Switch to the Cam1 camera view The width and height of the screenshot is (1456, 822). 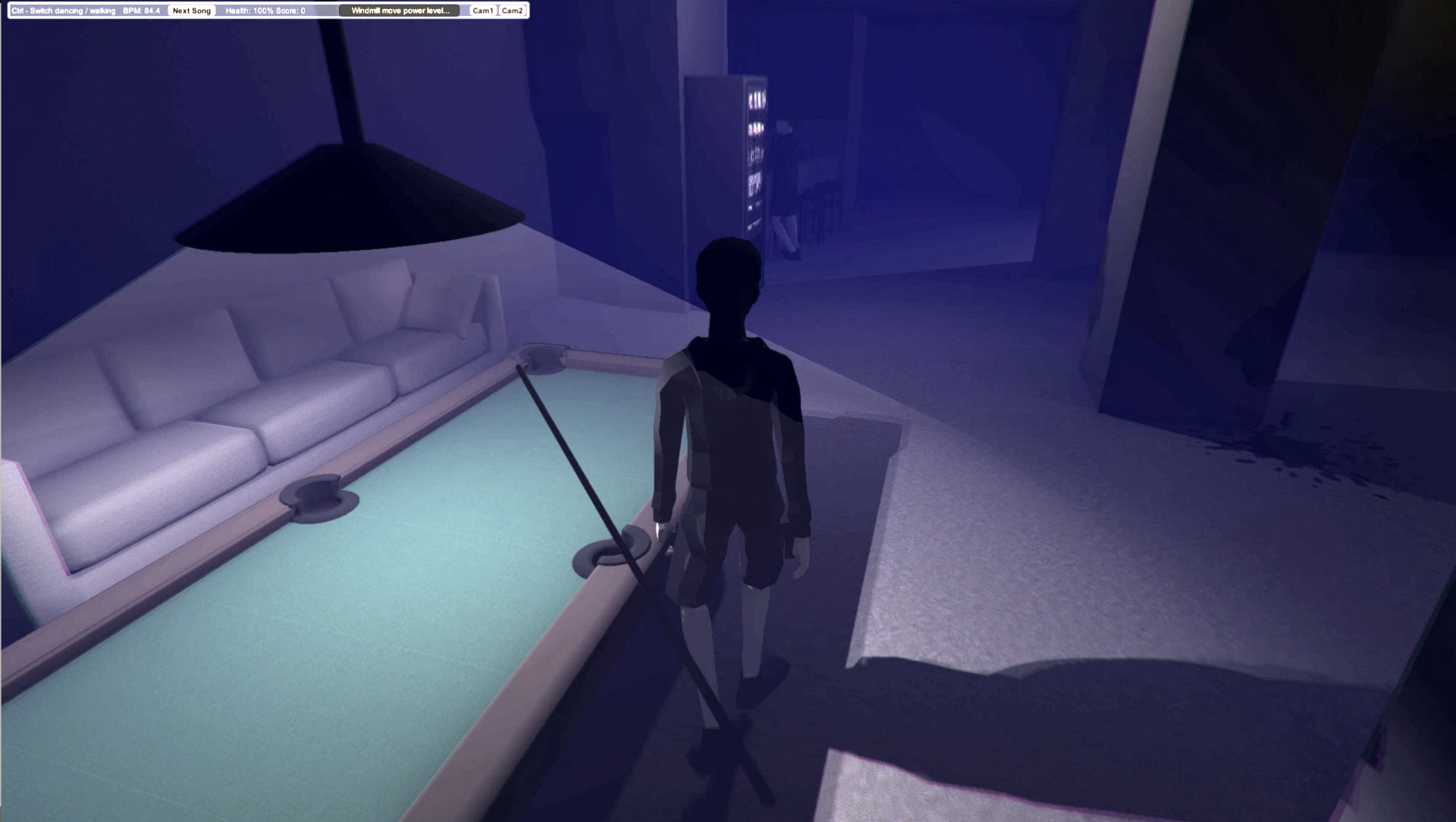click(x=482, y=11)
